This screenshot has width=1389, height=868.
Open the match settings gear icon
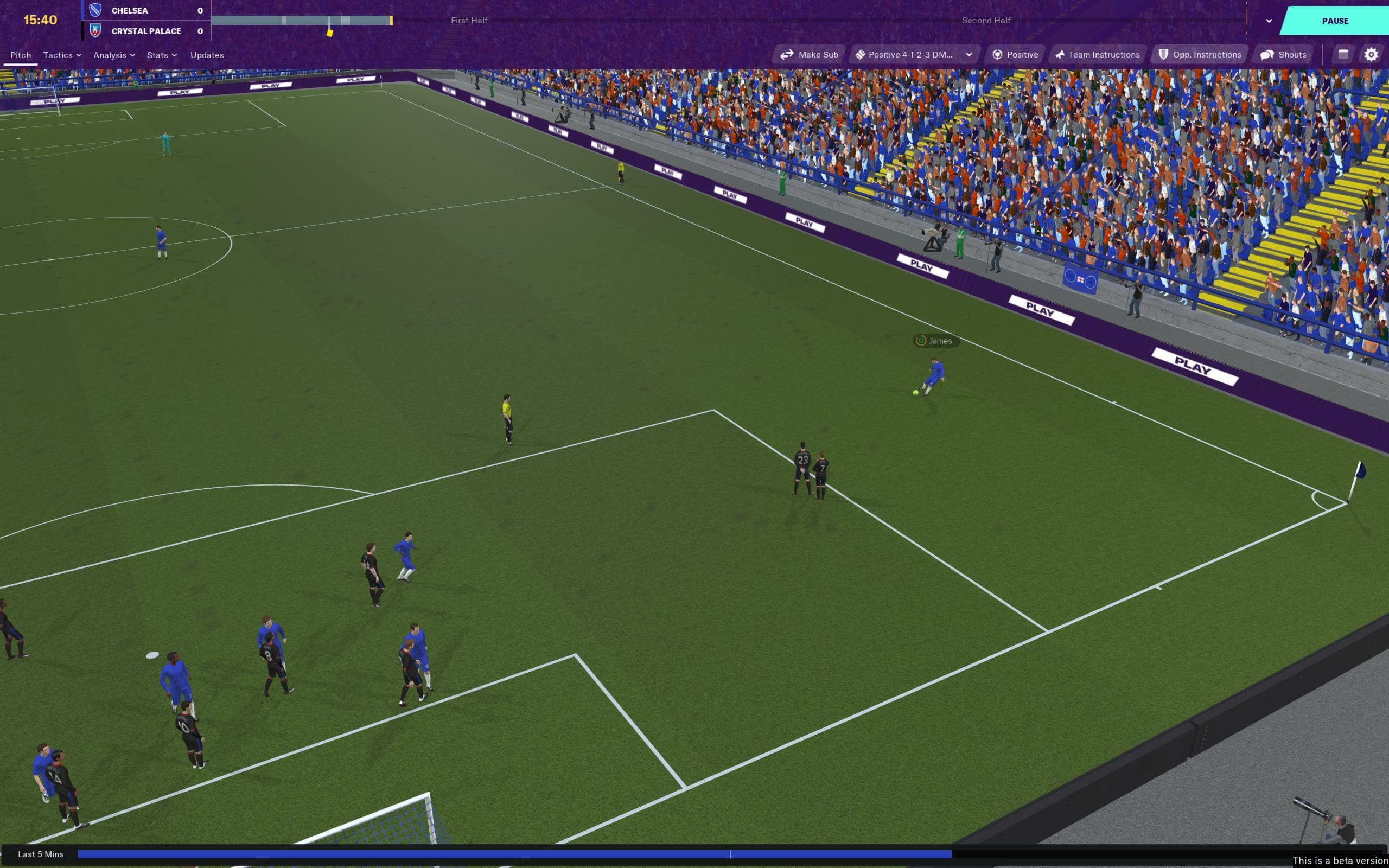(1372, 54)
